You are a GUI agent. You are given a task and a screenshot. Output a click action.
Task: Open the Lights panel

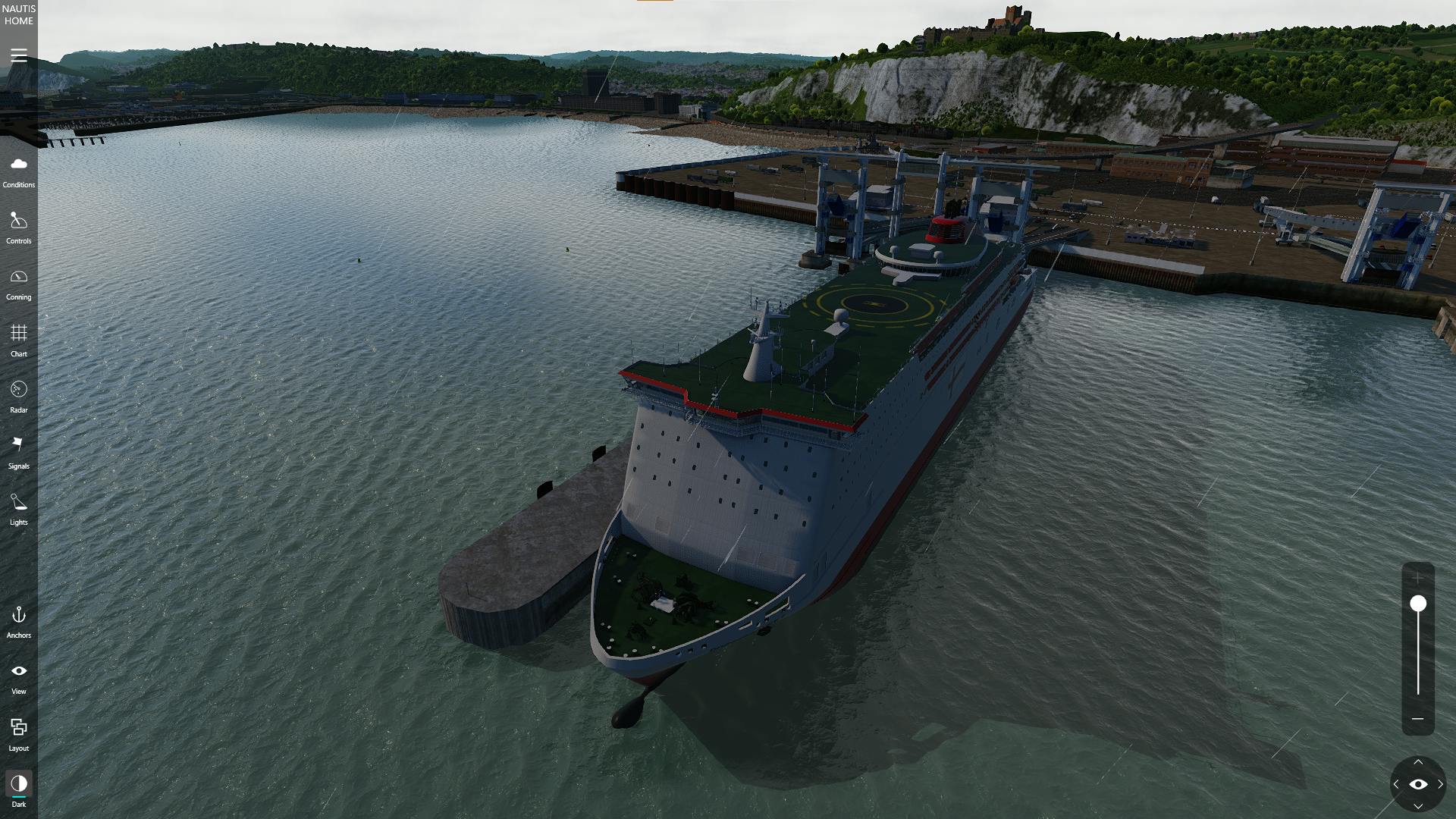coord(19,509)
